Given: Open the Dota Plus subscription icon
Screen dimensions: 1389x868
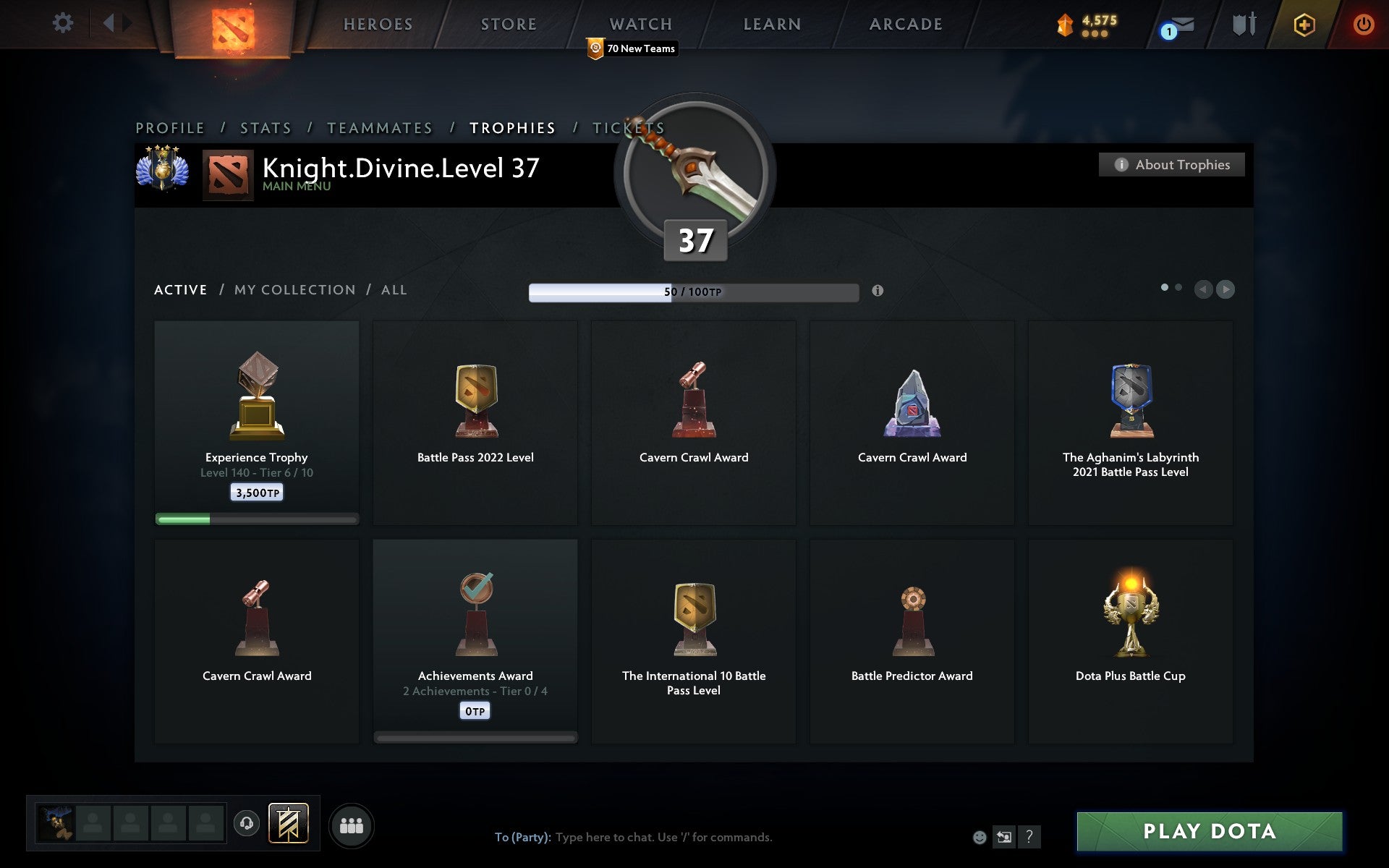Looking at the screenshot, I should click(x=1303, y=24).
